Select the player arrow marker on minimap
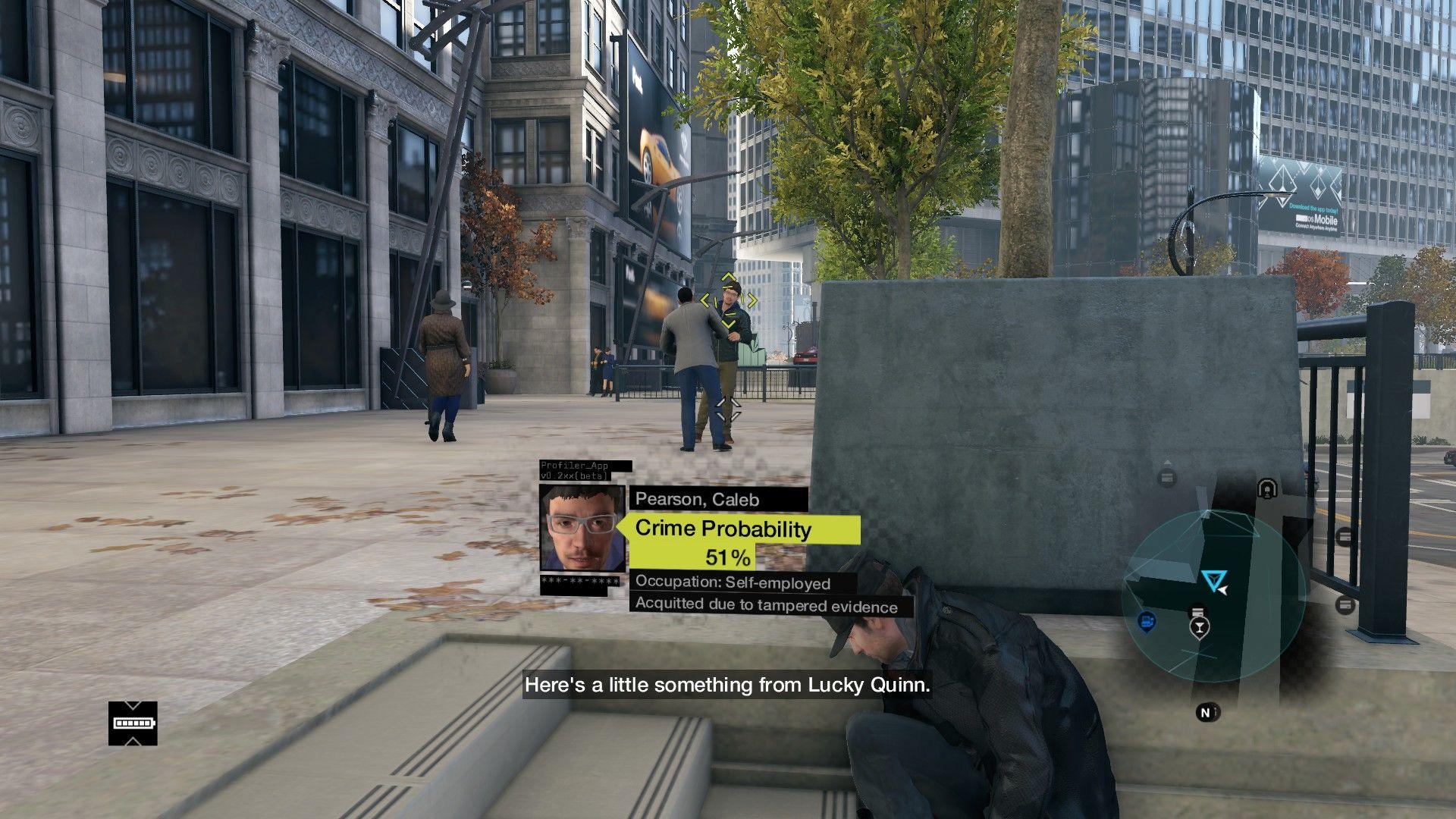The width and height of the screenshot is (1456, 819). pyautogui.click(x=1215, y=579)
